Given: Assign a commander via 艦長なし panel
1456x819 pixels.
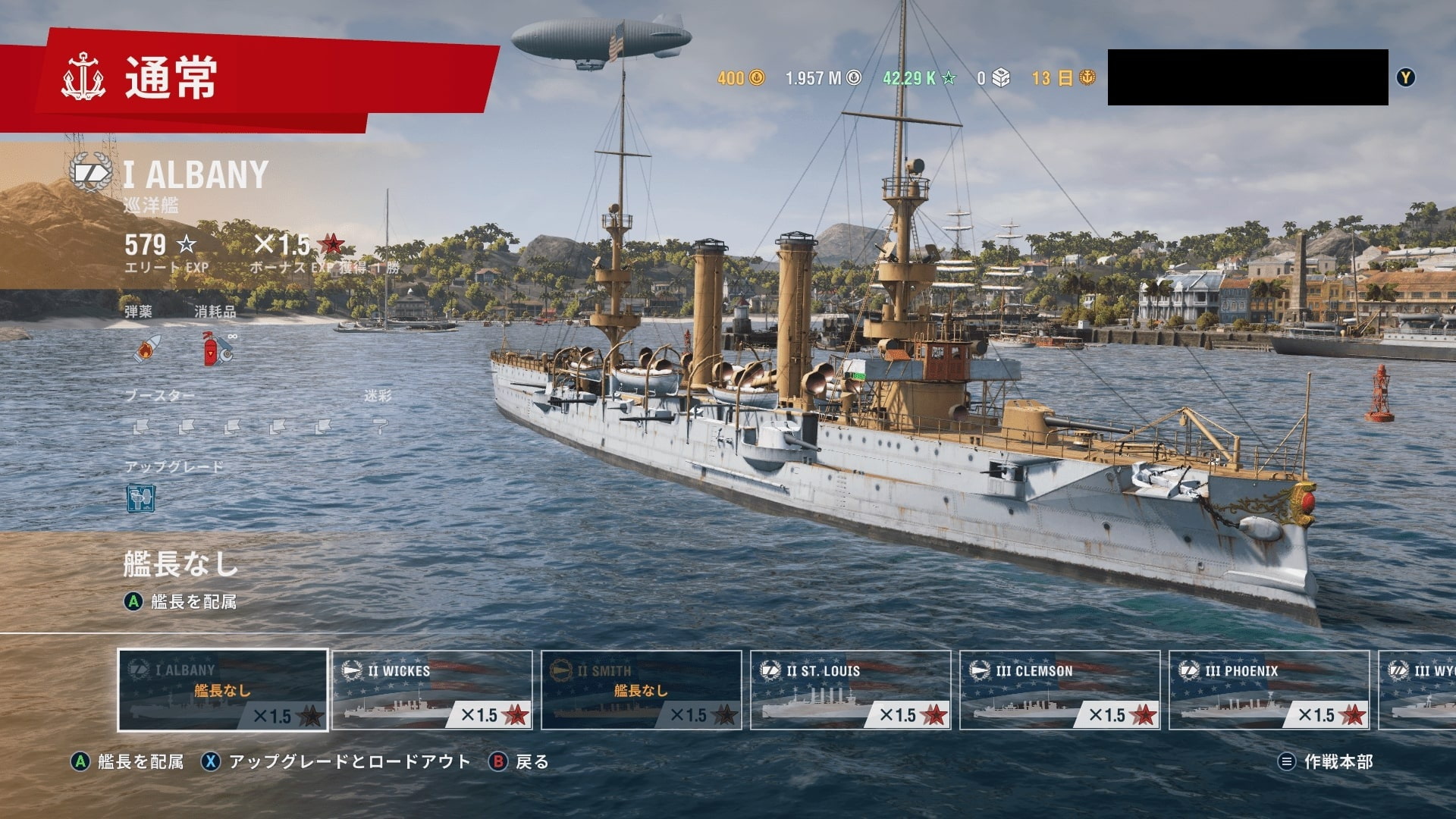Looking at the screenshot, I should click(180, 580).
